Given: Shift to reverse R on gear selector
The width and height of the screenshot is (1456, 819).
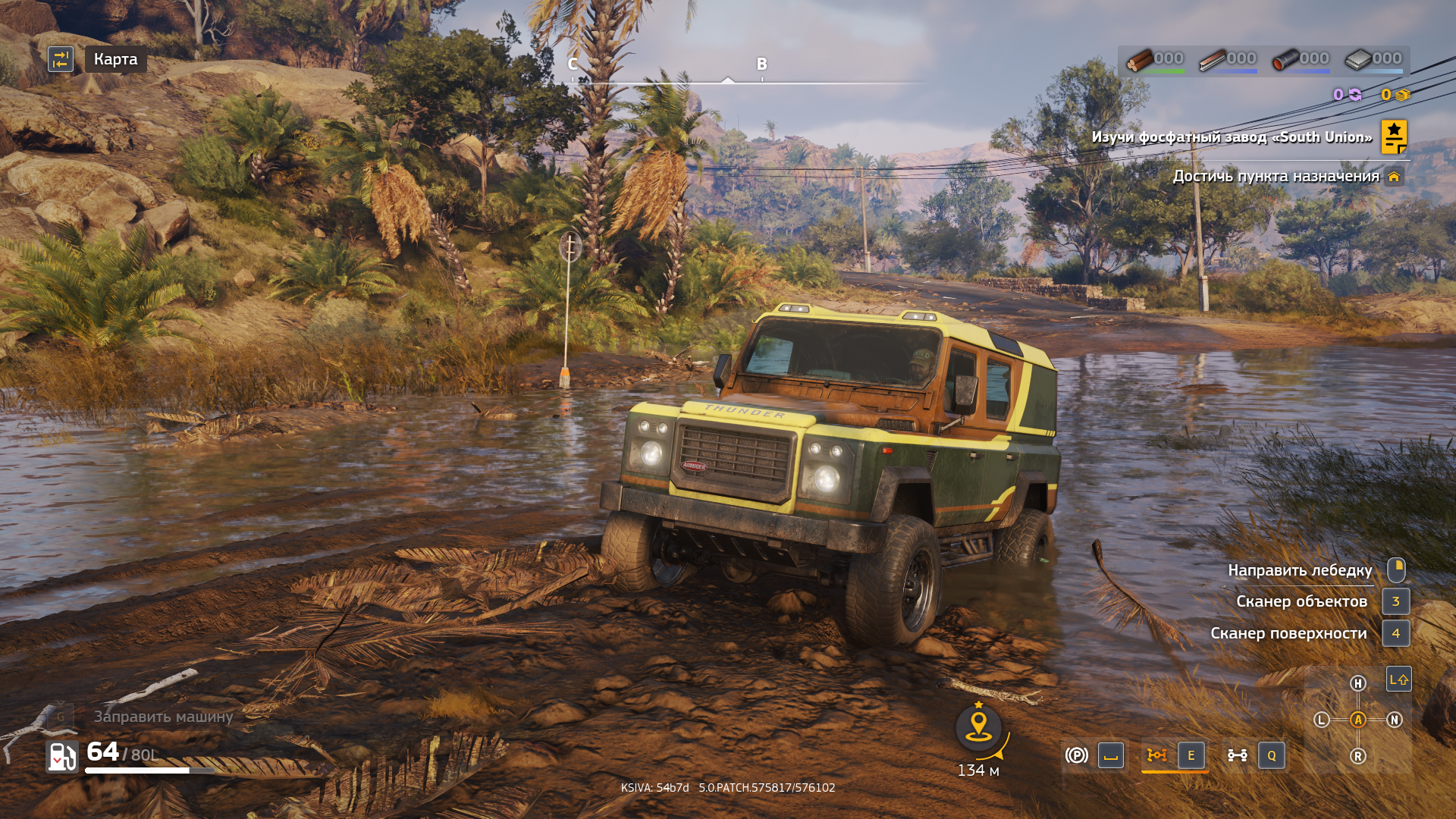Looking at the screenshot, I should click(x=1358, y=756).
